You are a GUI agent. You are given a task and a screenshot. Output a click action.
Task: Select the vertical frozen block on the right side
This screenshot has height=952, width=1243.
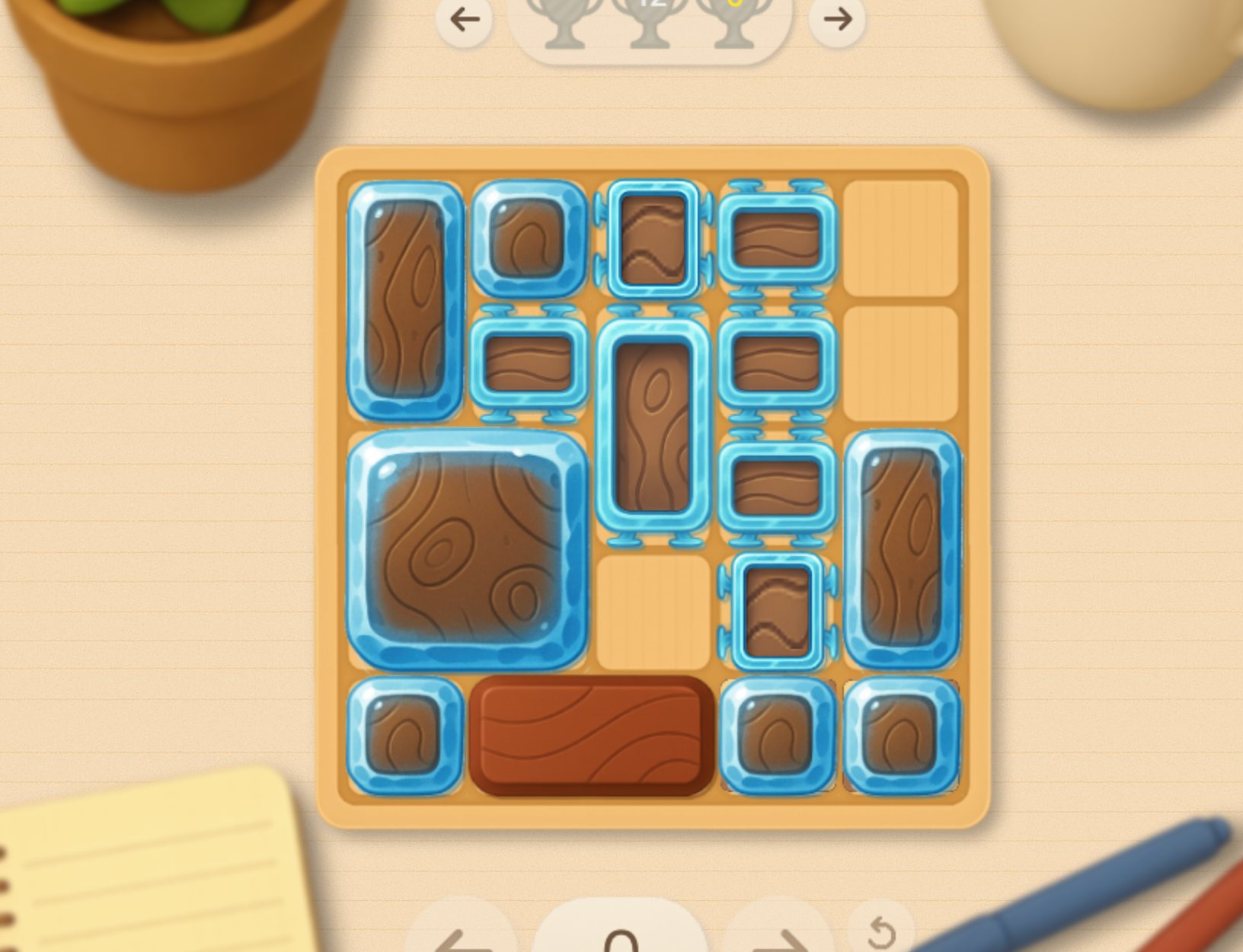tap(903, 548)
